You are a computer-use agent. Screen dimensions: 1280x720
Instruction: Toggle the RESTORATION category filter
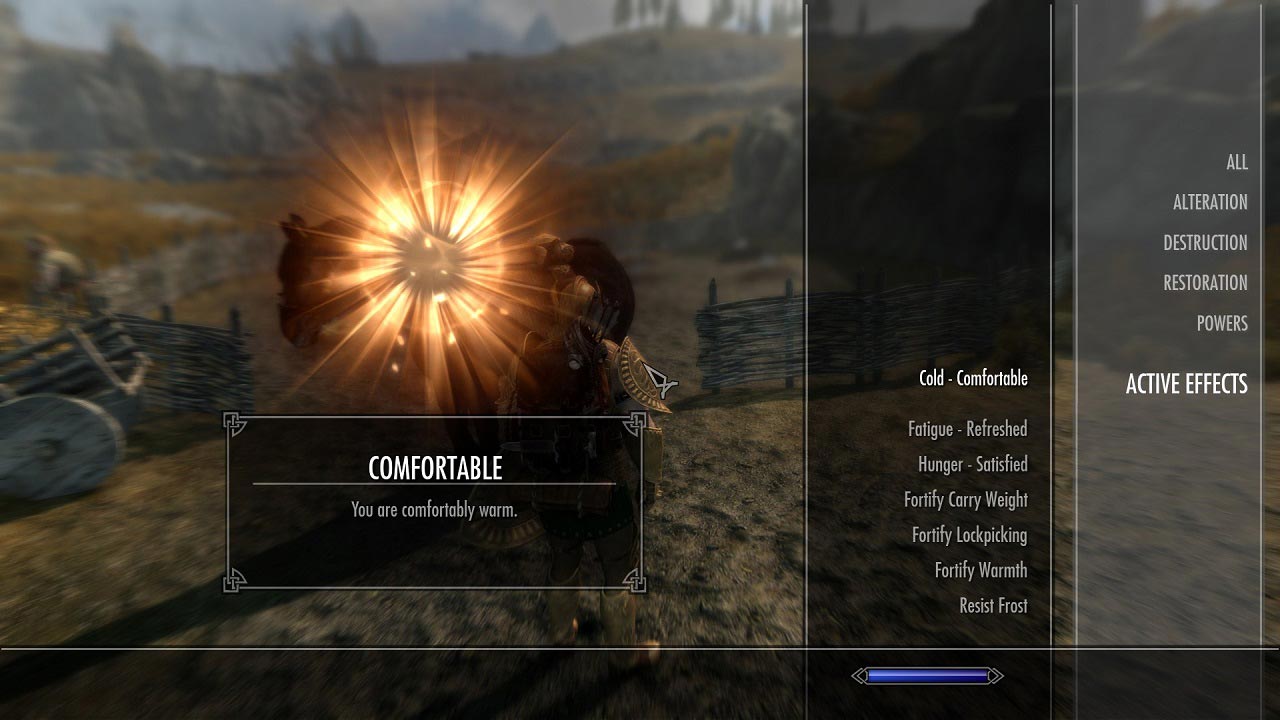click(1203, 283)
